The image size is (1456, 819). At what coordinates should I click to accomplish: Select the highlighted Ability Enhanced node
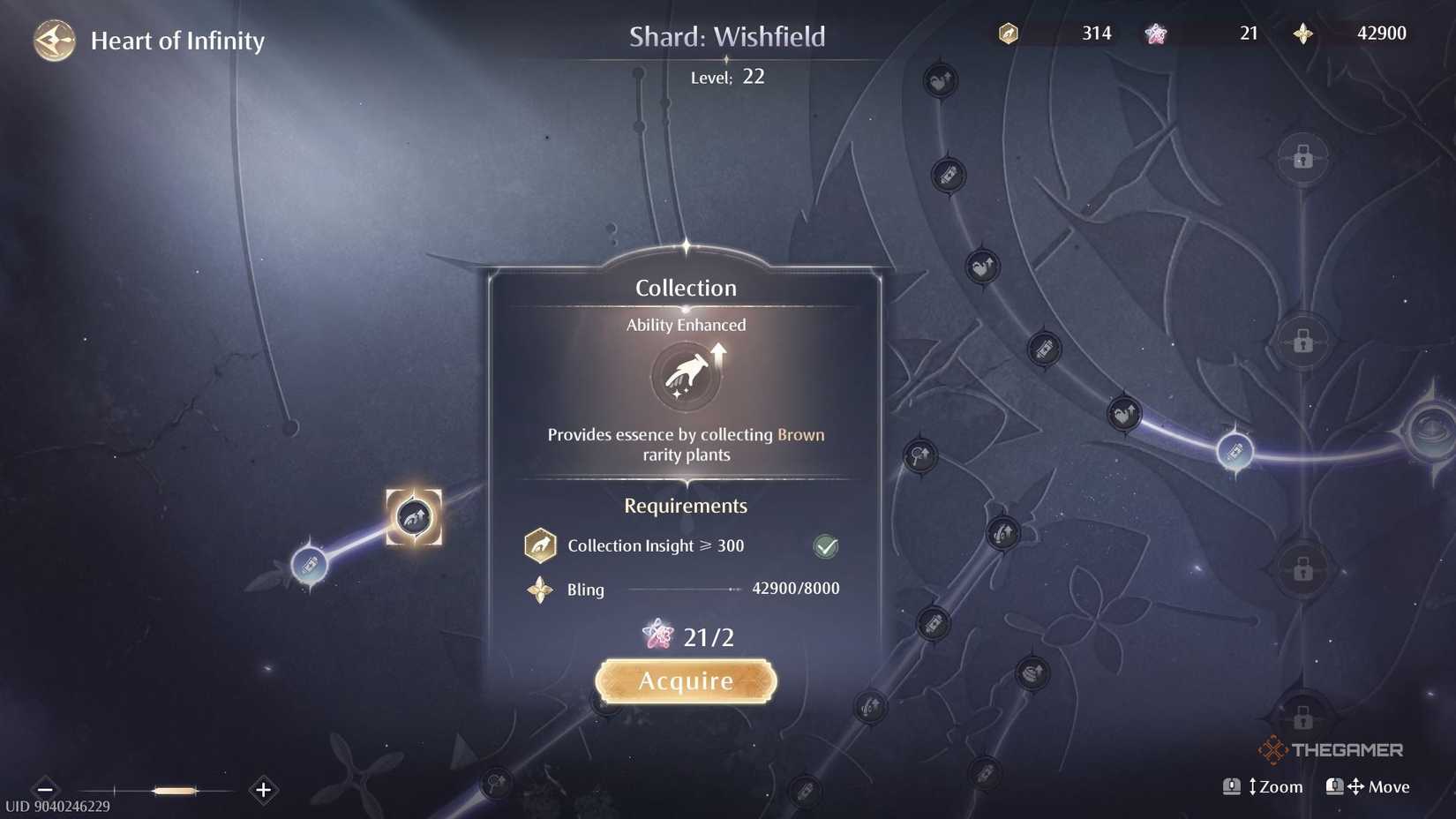414,519
